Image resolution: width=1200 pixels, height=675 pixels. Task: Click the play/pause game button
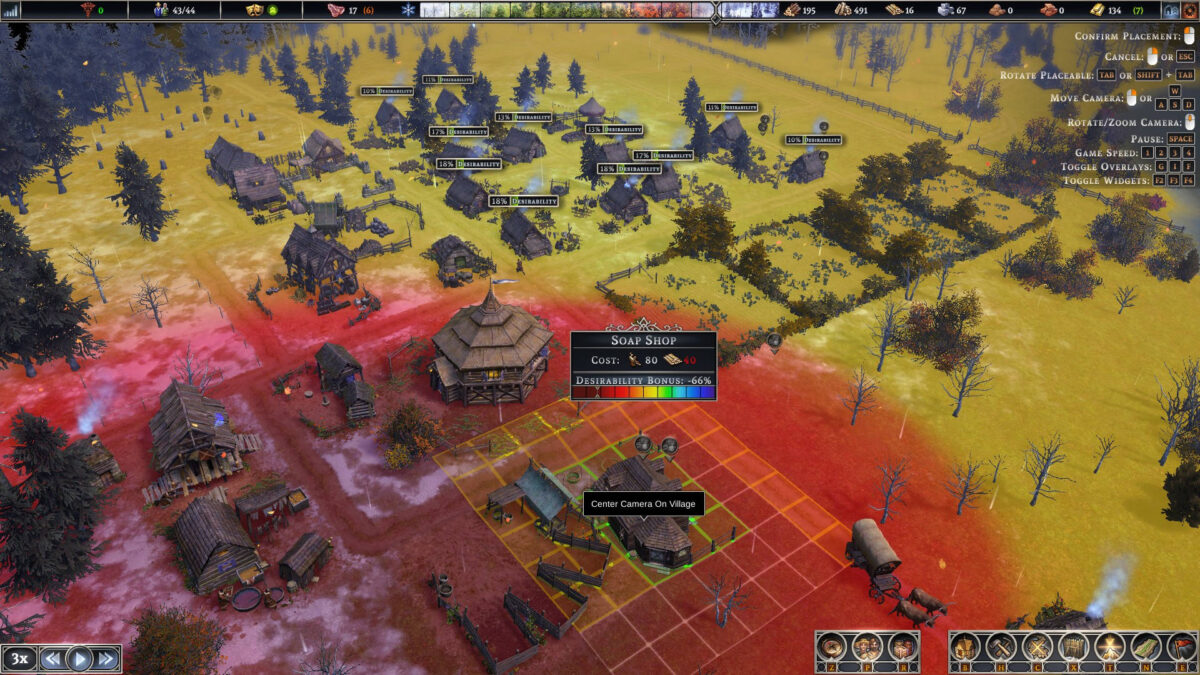[79, 659]
